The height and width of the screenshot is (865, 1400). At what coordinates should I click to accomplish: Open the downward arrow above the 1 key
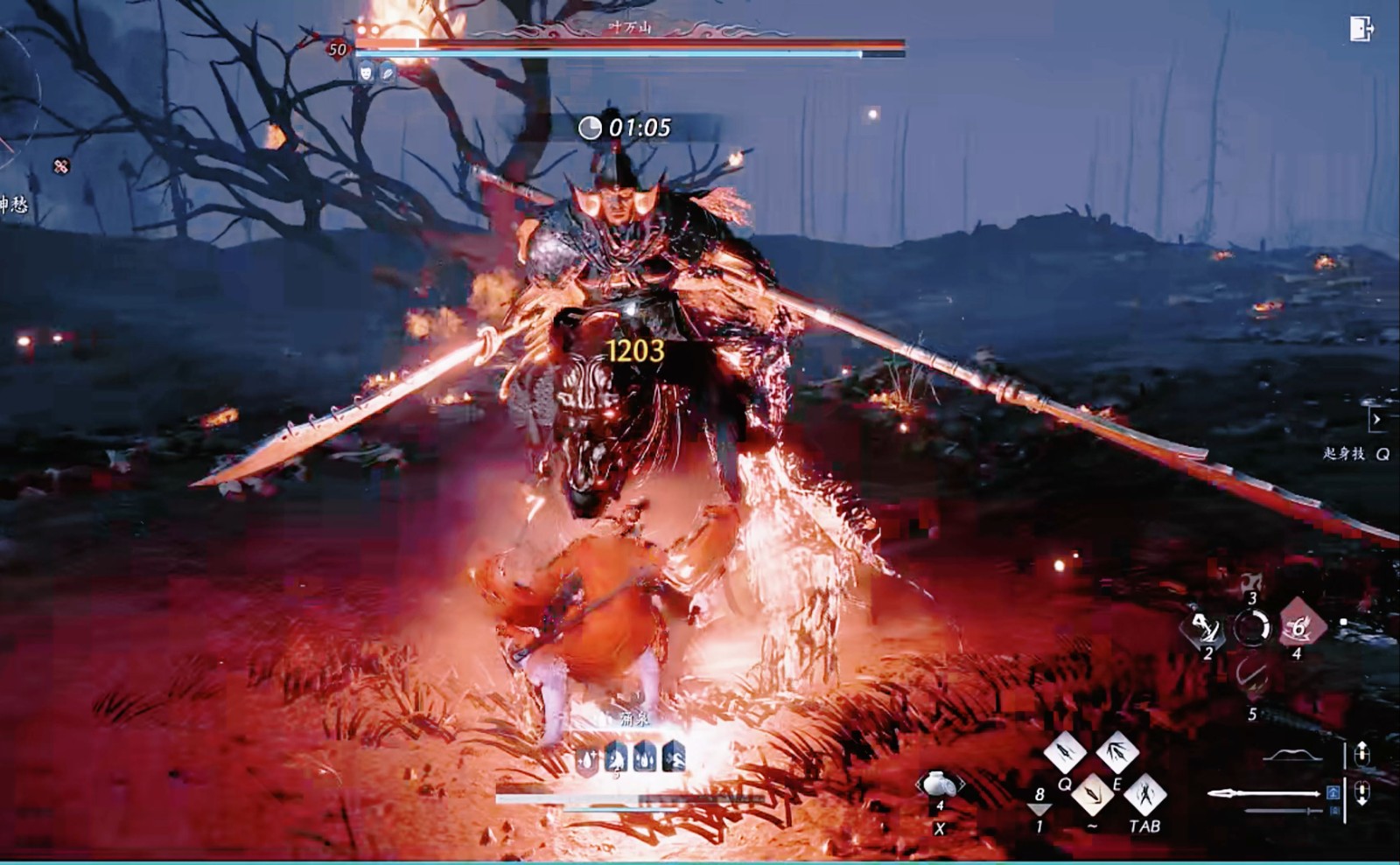click(x=1040, y=810)
